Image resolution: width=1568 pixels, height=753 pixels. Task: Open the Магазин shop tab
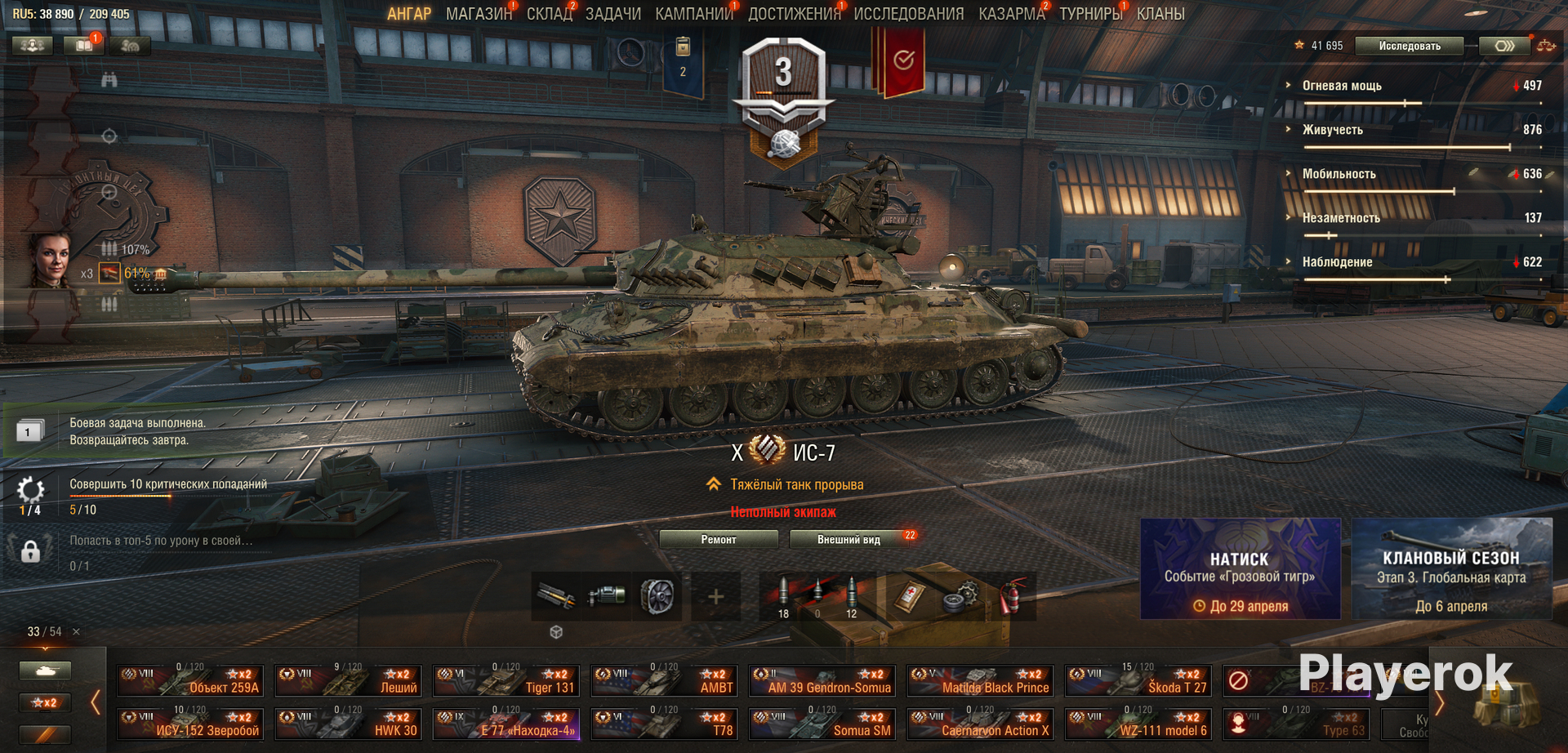[x=479, y=14]
